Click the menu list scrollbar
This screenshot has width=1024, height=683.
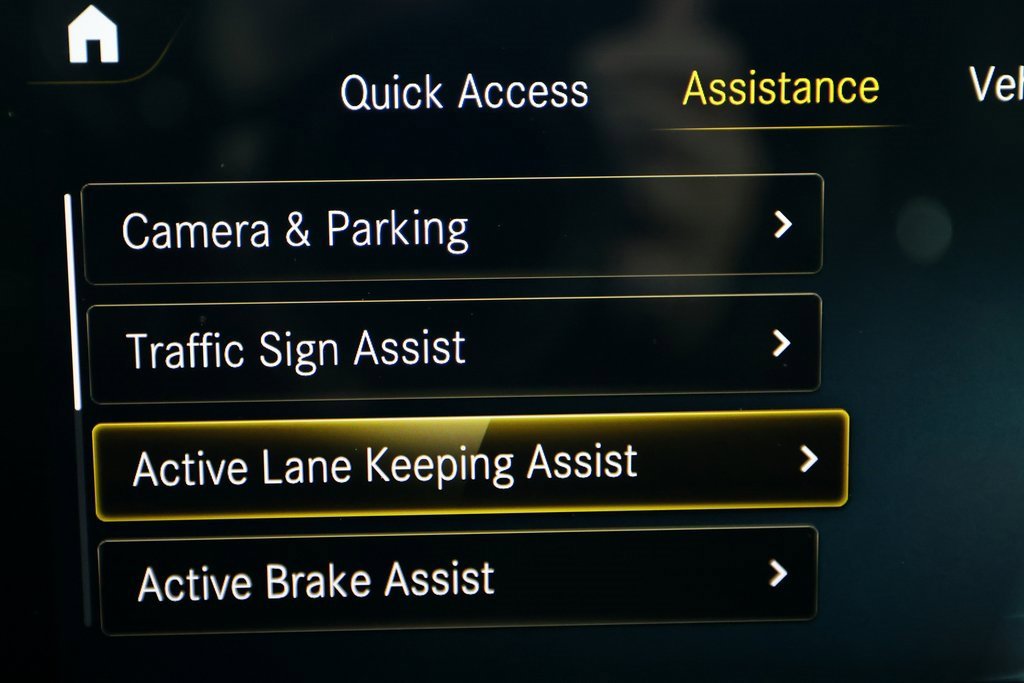pos(71,300)
